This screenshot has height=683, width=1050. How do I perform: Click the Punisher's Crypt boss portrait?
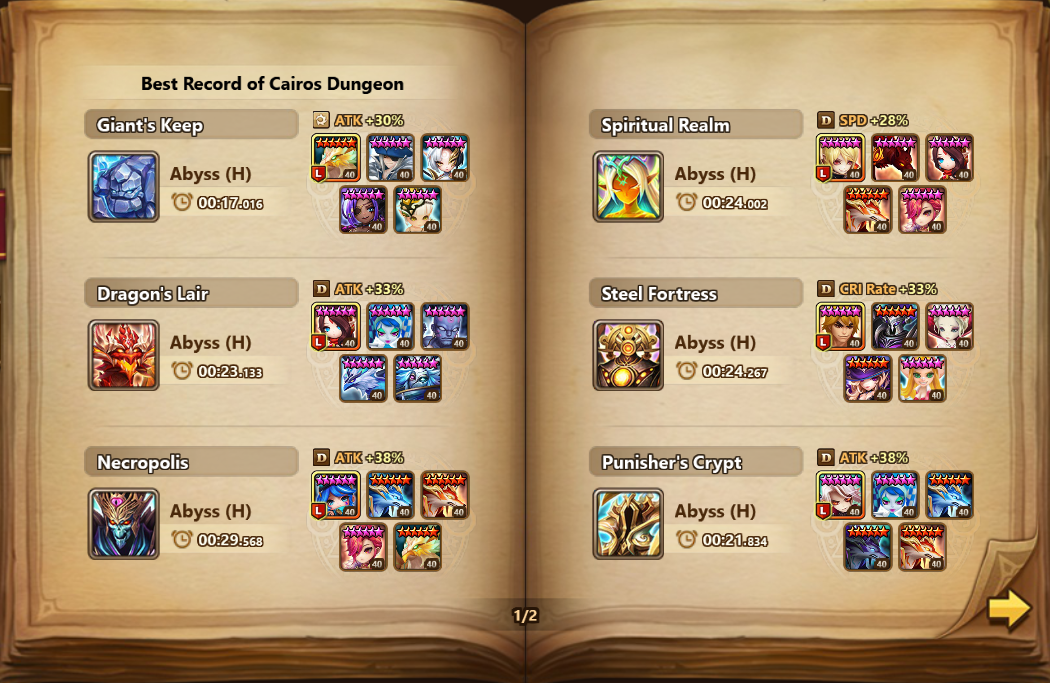coord(628,523)
